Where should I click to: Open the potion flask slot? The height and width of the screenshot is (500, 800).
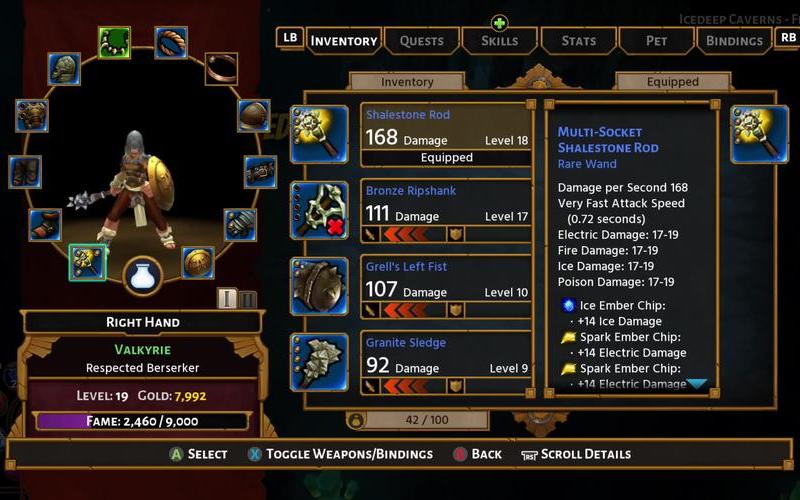click(x=143, y=277)
